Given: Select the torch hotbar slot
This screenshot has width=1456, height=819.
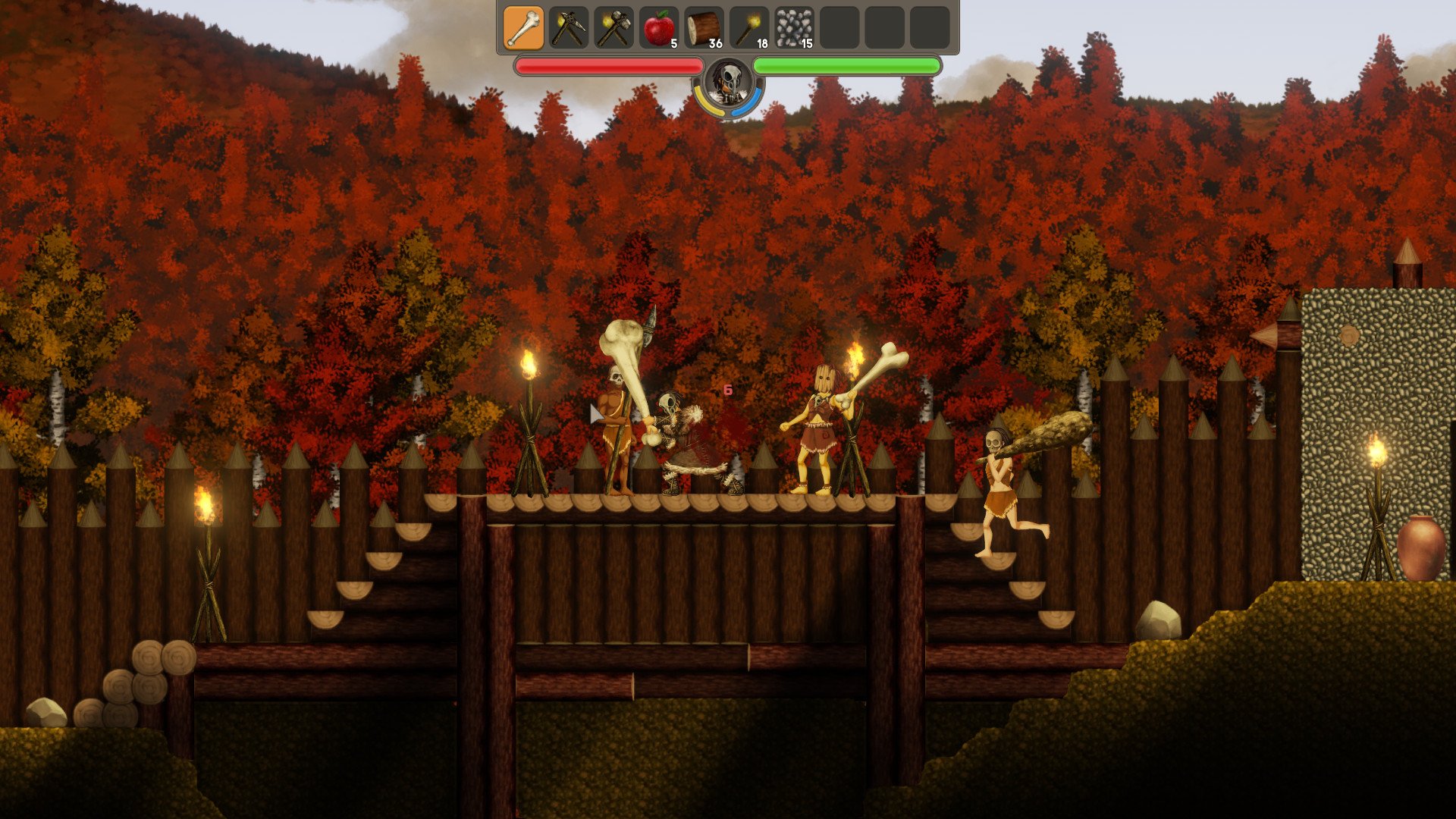Looking at the screenshot, I should [749, 28].
